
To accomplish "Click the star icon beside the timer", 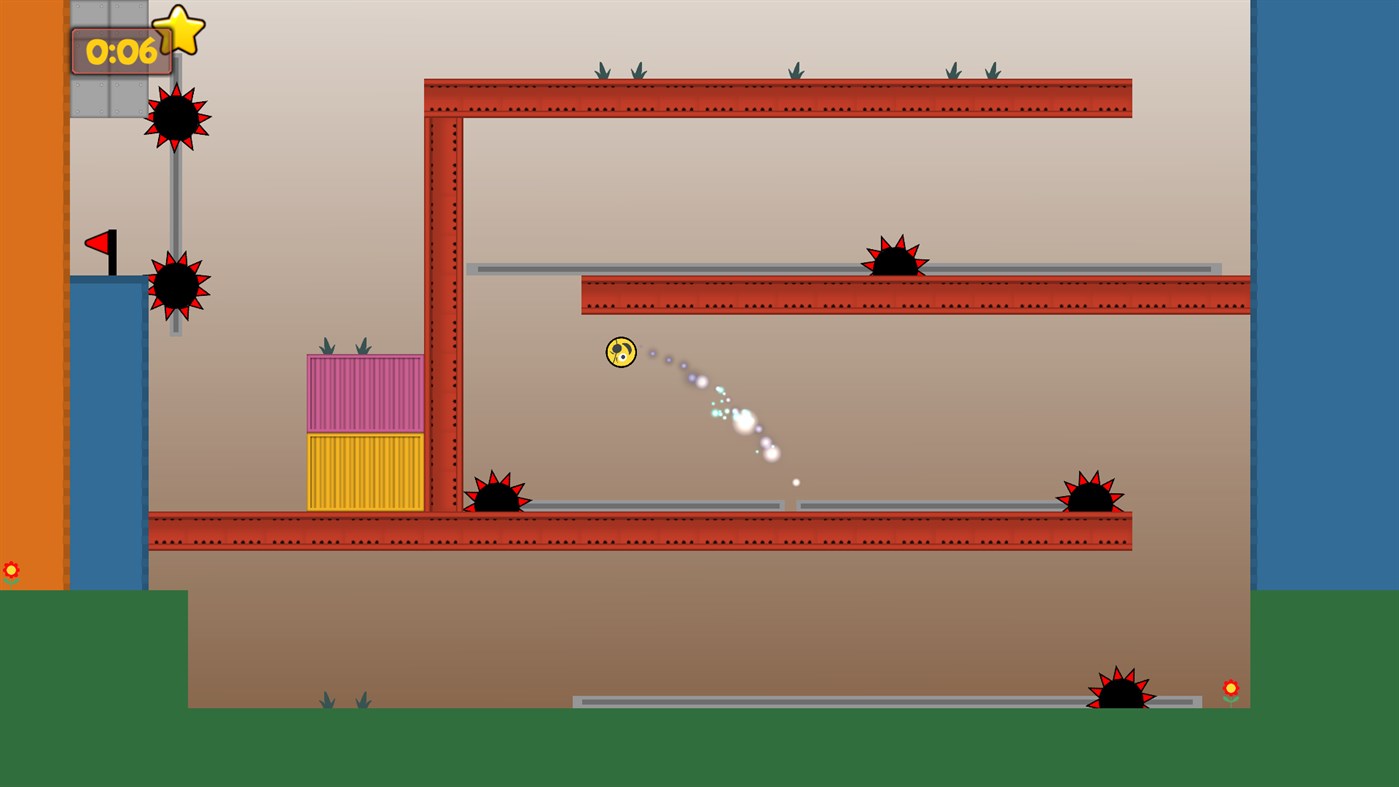I will (178, 29).
